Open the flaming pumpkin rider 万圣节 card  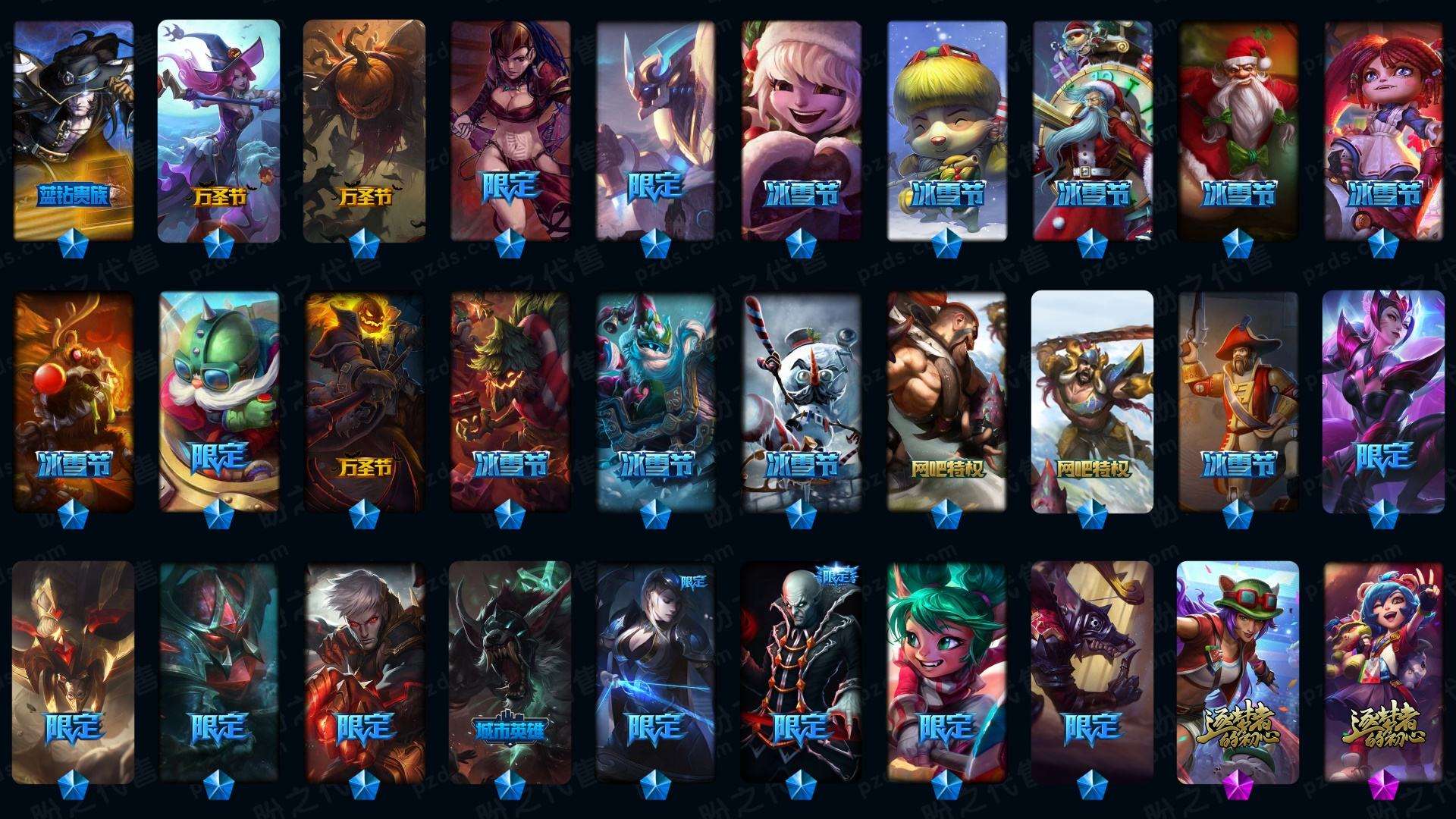coord(364,402)
